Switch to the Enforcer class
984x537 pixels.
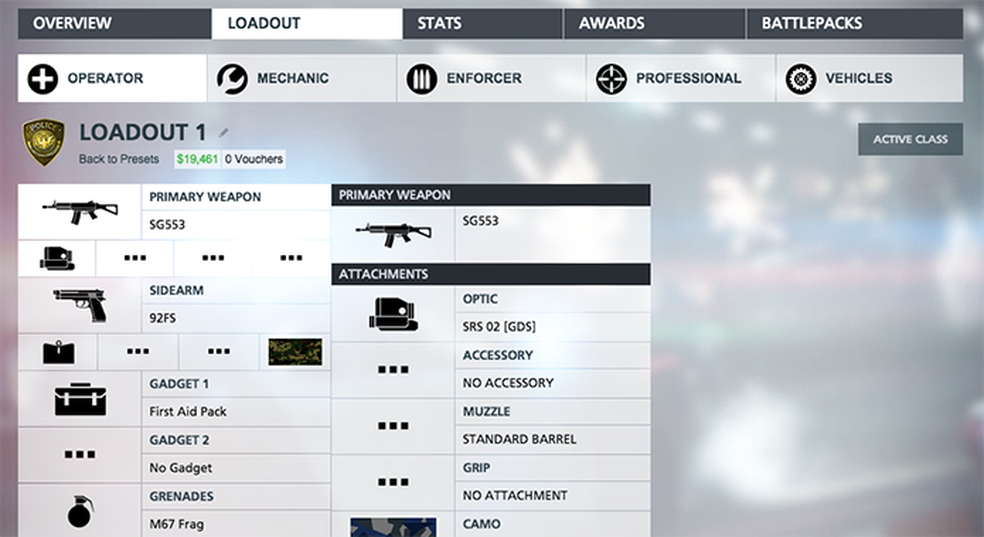click(x=490, y=78)
